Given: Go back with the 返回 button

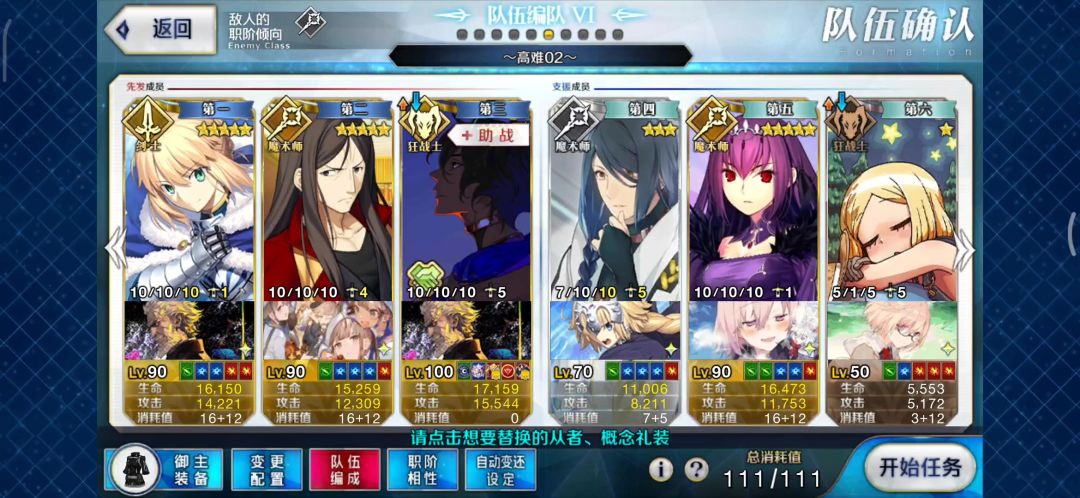Looking at the screenshot, I should 160,30.
